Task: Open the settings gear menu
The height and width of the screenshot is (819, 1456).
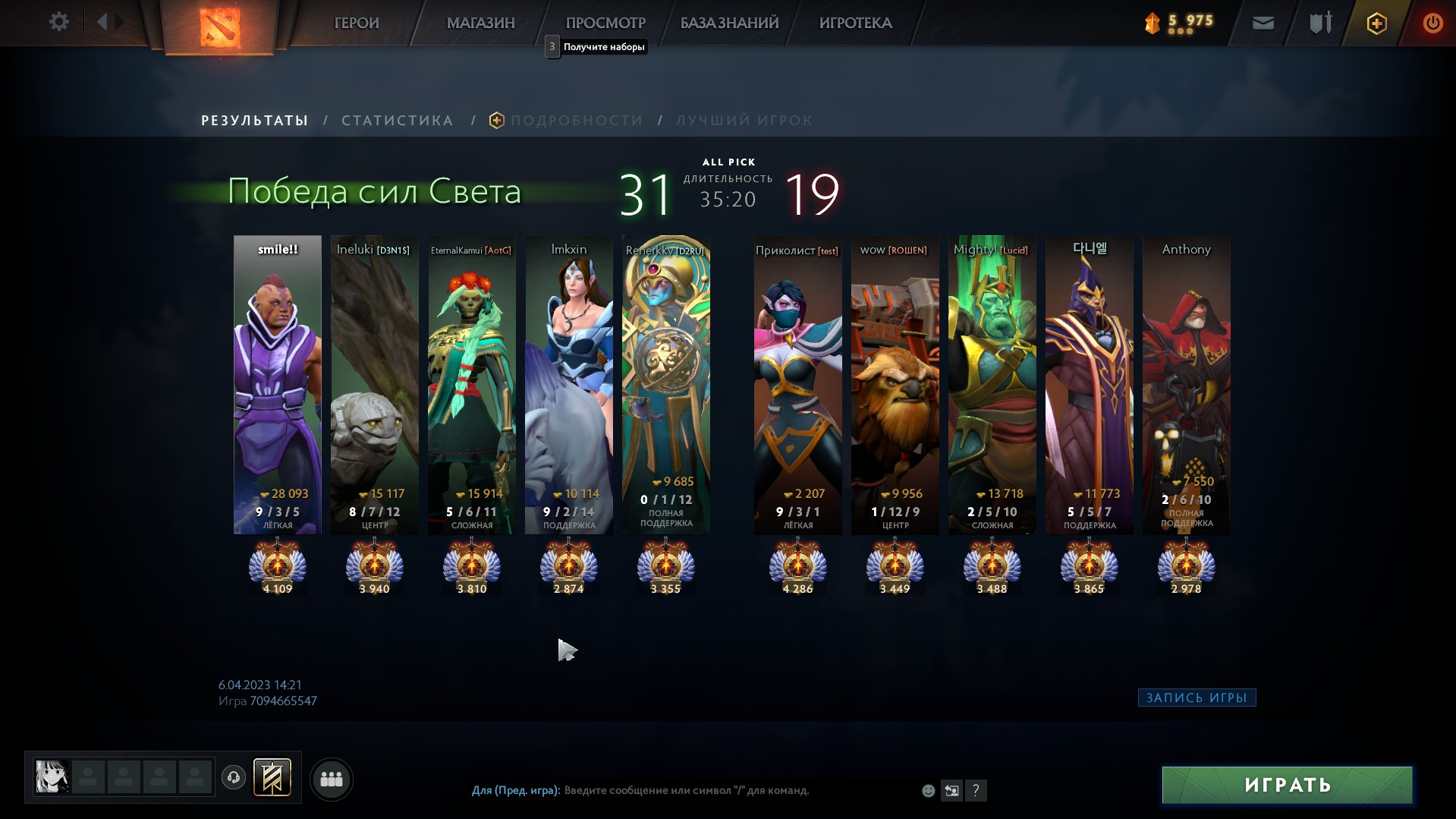Action: pos(58,22)
